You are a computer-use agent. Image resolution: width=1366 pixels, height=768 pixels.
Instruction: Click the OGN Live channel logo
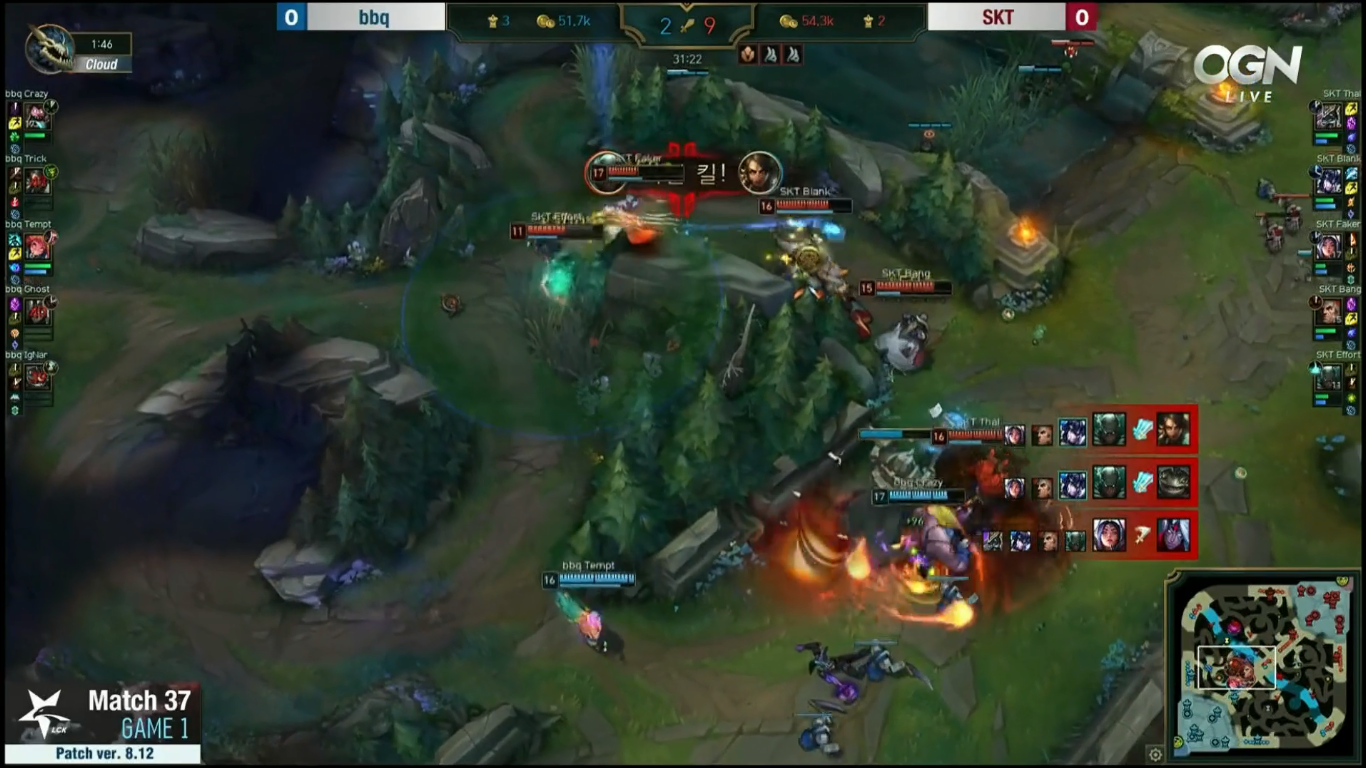1247,70
